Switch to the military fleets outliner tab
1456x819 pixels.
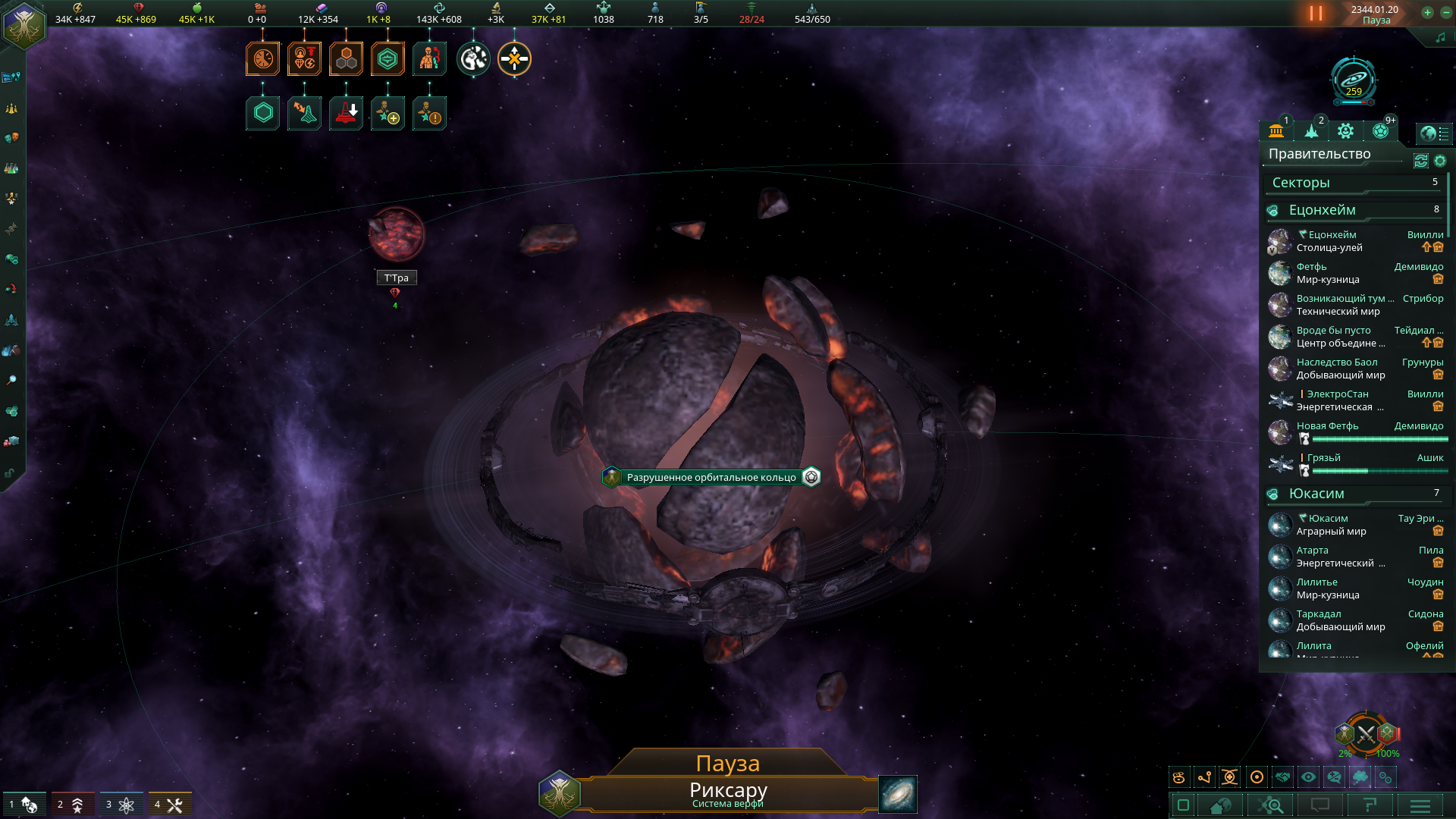click(1311, 131)
